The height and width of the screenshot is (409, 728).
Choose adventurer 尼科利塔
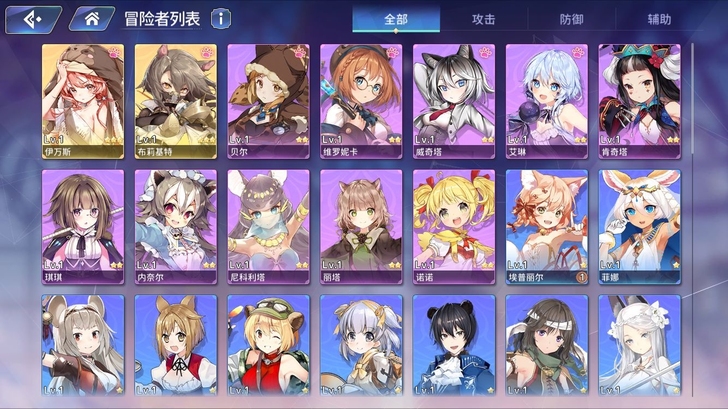[x=268, y=226]
